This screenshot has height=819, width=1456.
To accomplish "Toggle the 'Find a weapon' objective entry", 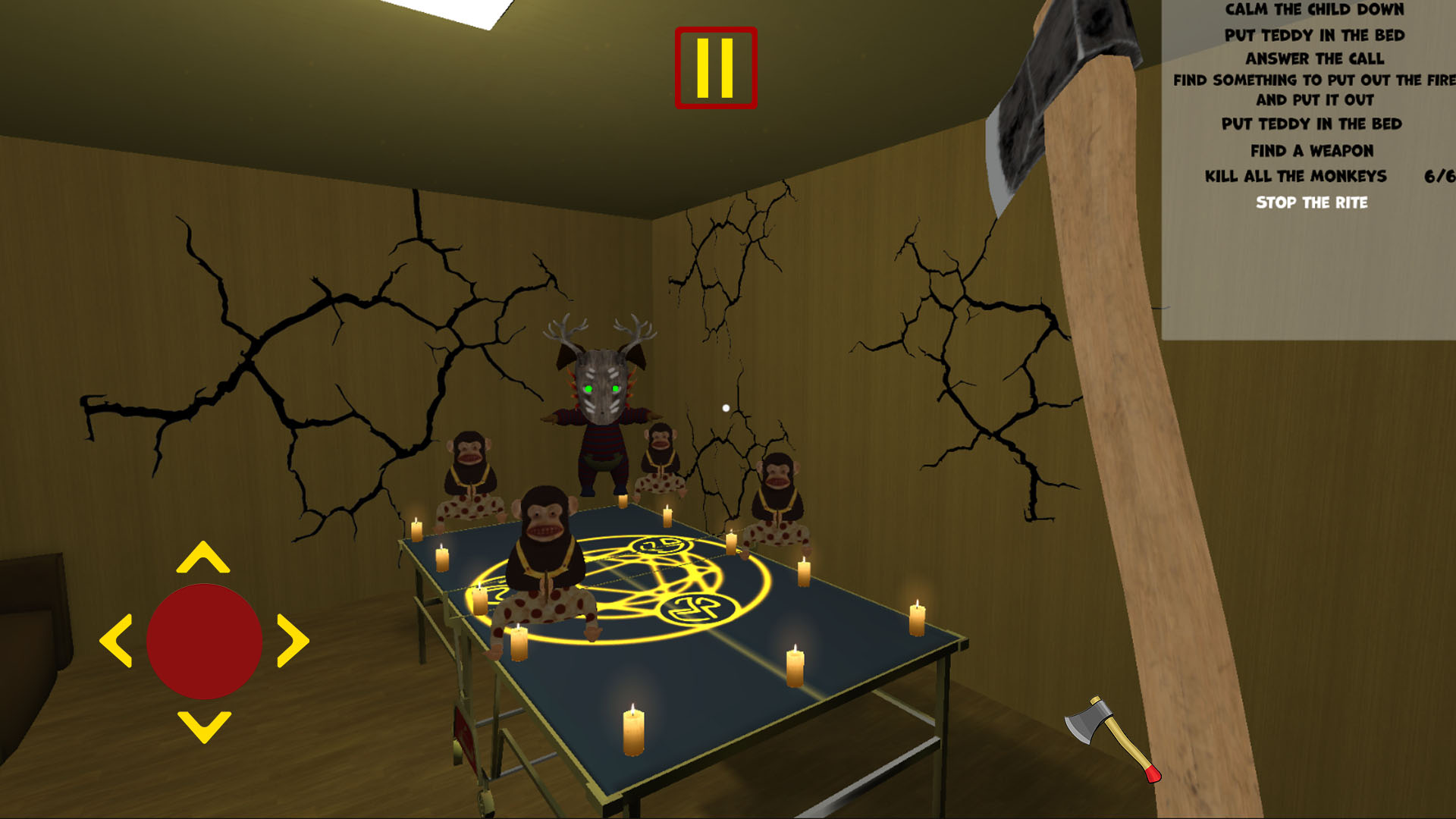I will [x=1314, y=151].
